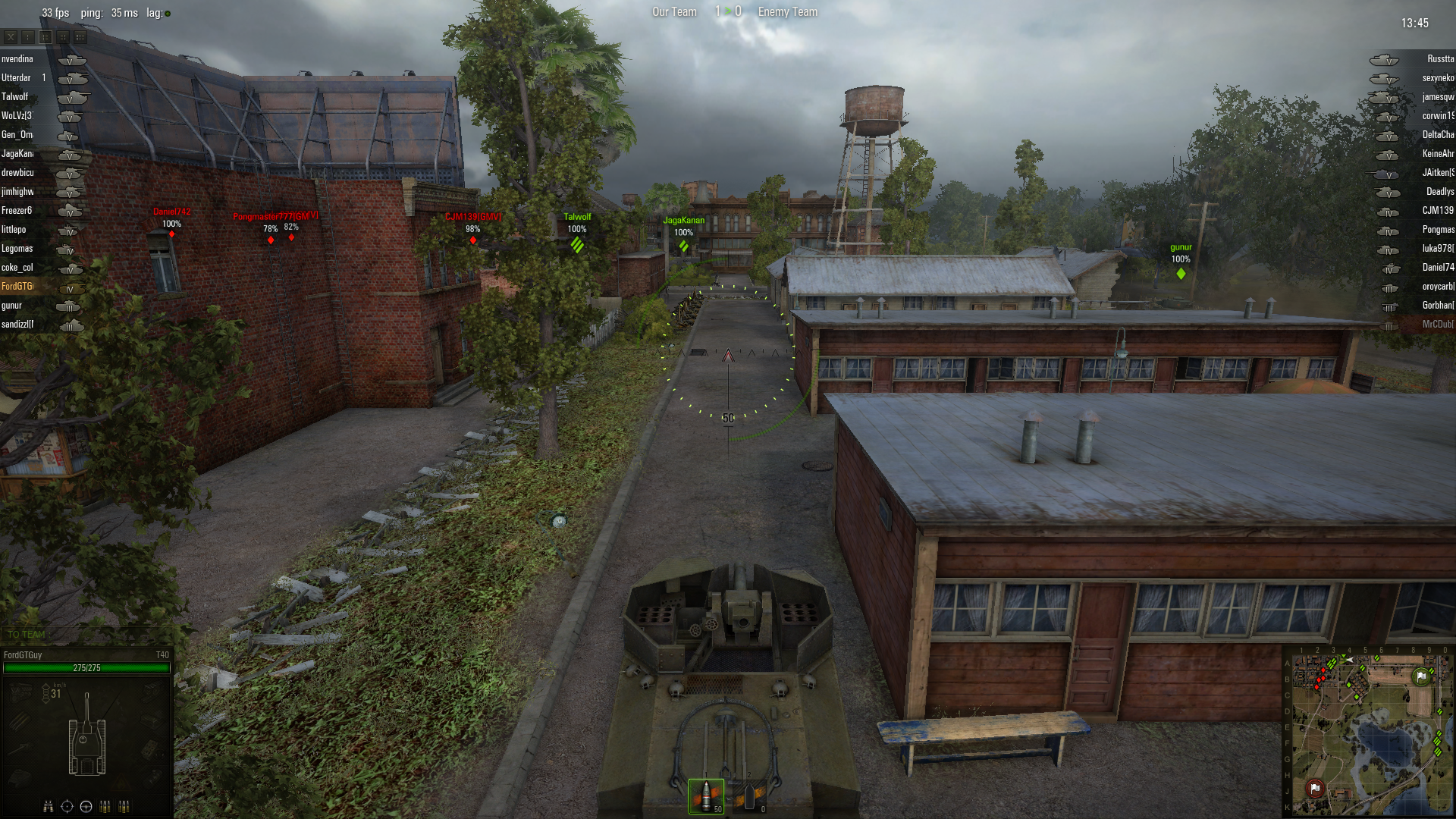The width and height of the screenshot is (1456, 819).
Task: Select the loaded shell slot with 50 rounds
Action: pos(706,796)
